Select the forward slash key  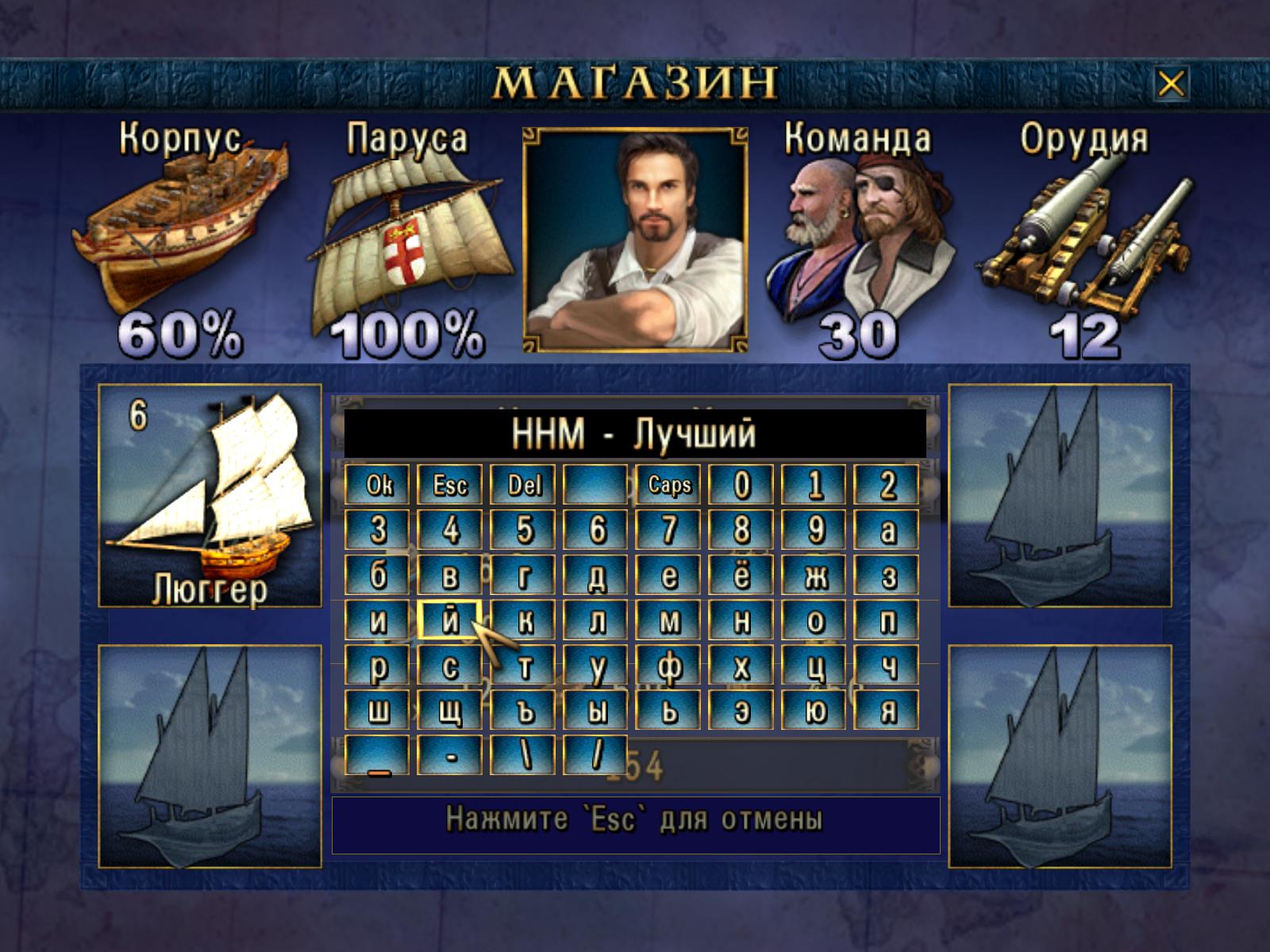tap(596, 755)
